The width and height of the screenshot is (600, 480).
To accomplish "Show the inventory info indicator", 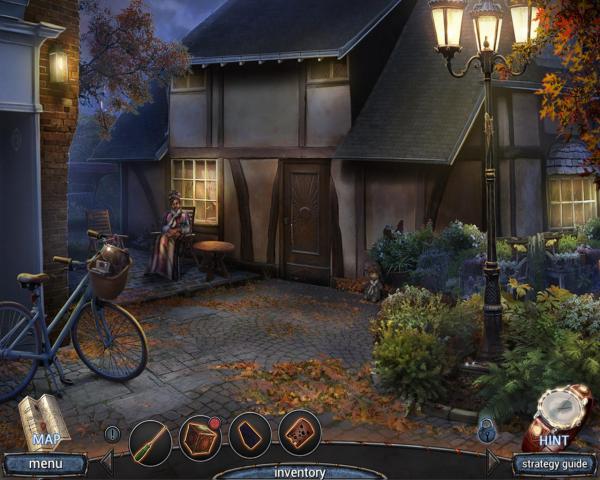I will (112, 433).
